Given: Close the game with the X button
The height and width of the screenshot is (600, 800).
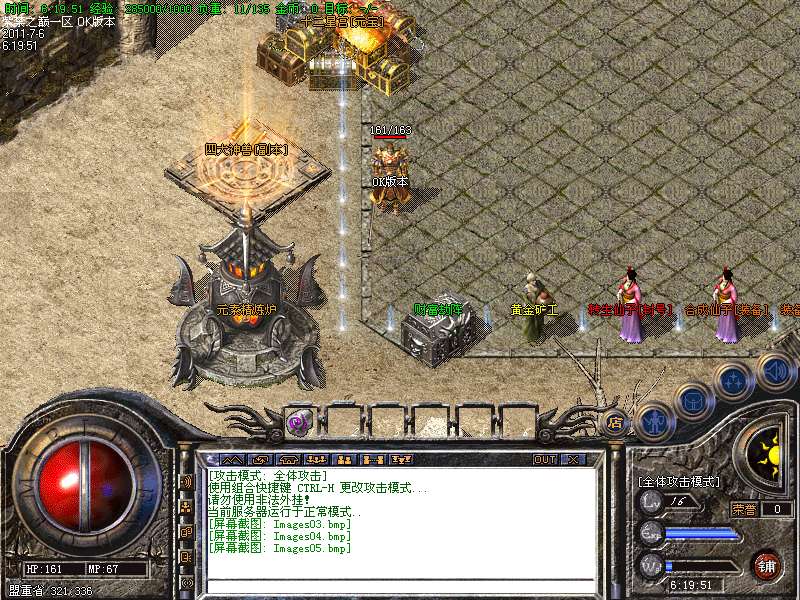Looking at the screenshot, I should coord(573,460).
